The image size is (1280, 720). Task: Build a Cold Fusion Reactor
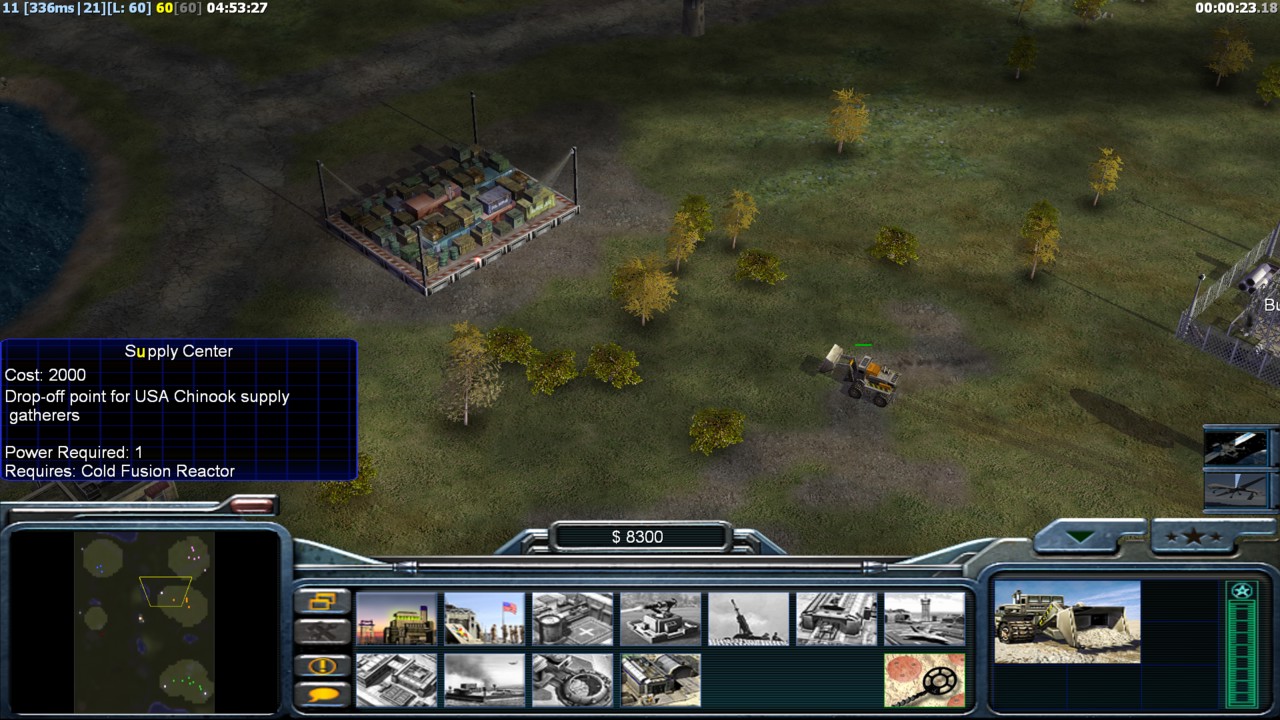pos(396,619)
